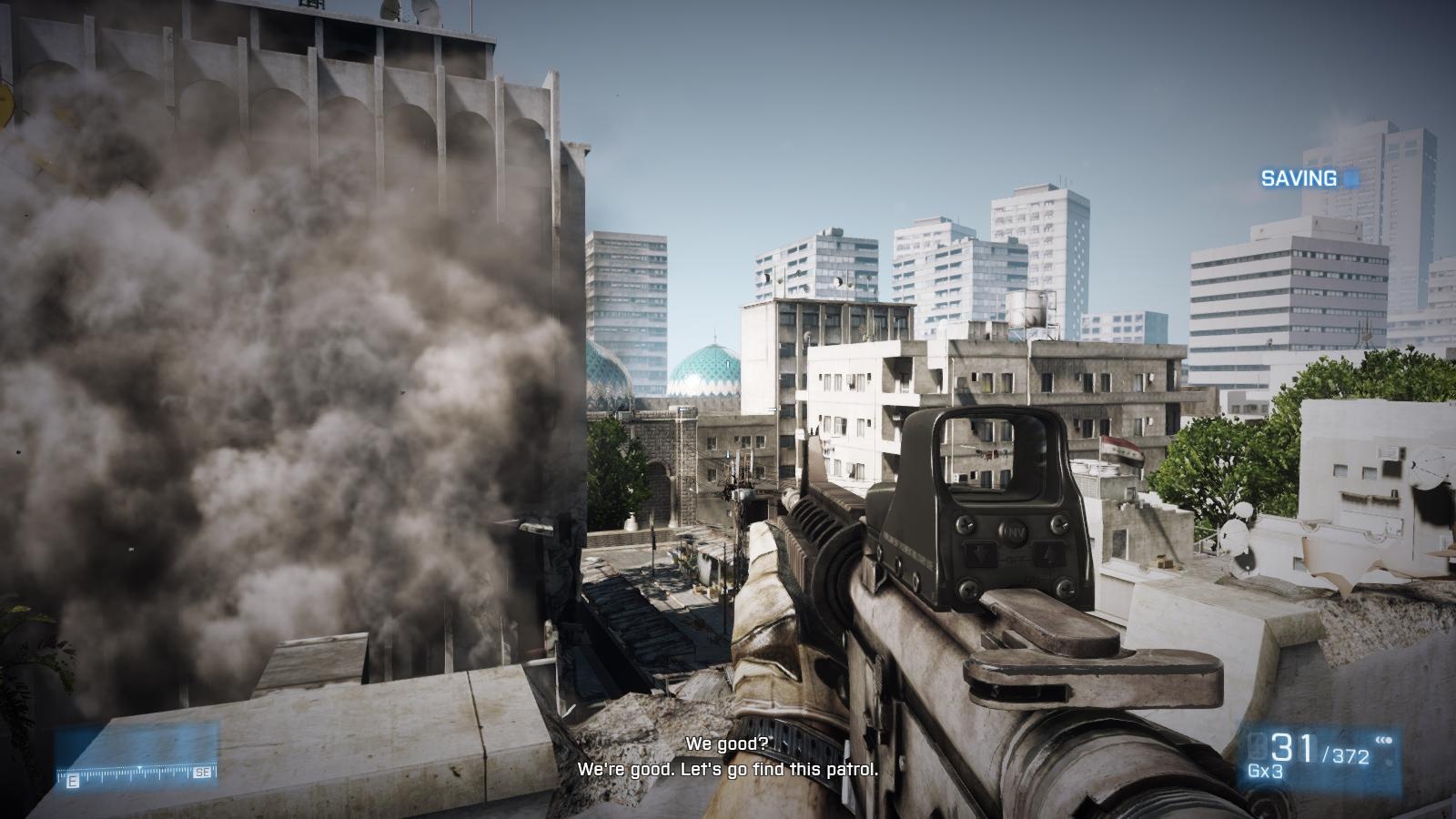Image resolution: width=1456 pixels, height=819 pixels.
Task: Click the compass heading strip
Action: (x=136, y=773)
